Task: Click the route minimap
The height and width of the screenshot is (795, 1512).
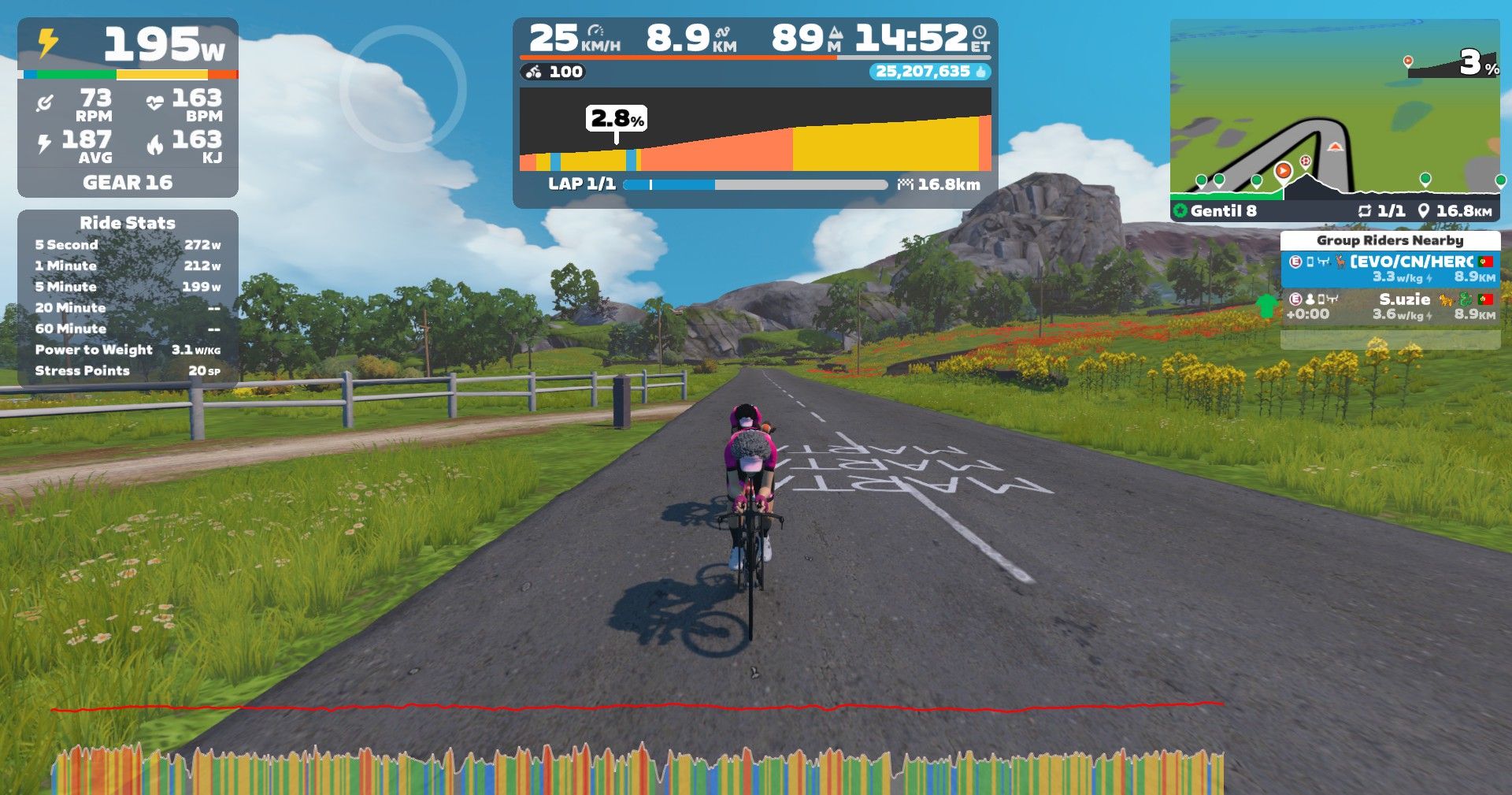Action: click(1334, 110)
